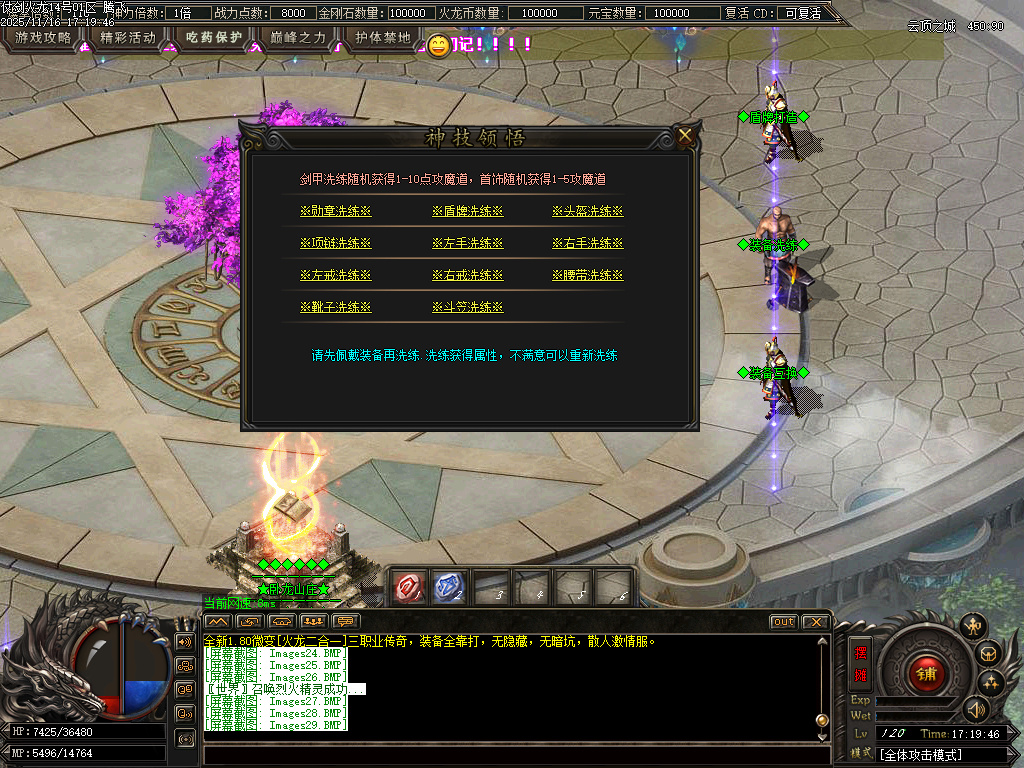1024x768 pixels.
Task: Choose the 左手洗练 option
Action: point(467,244)
